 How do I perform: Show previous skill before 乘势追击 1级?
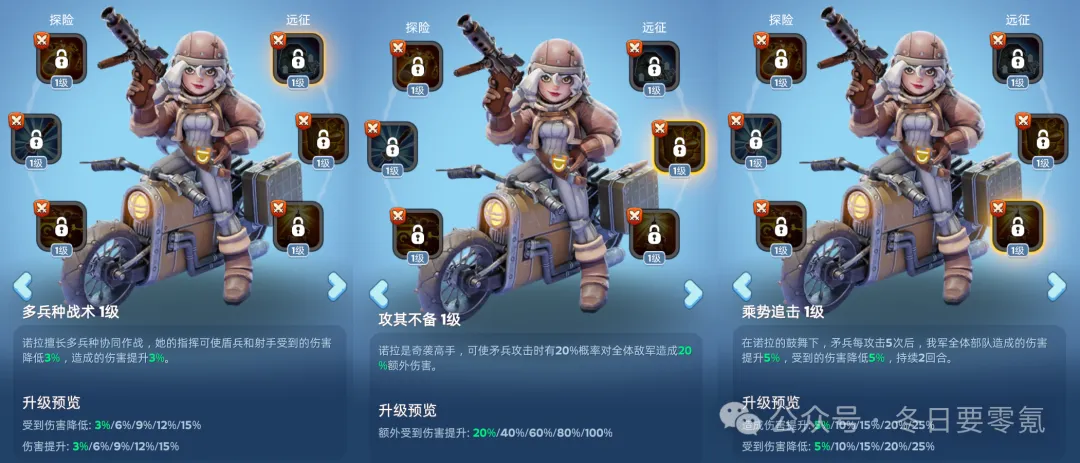click(x=741, y=287)
